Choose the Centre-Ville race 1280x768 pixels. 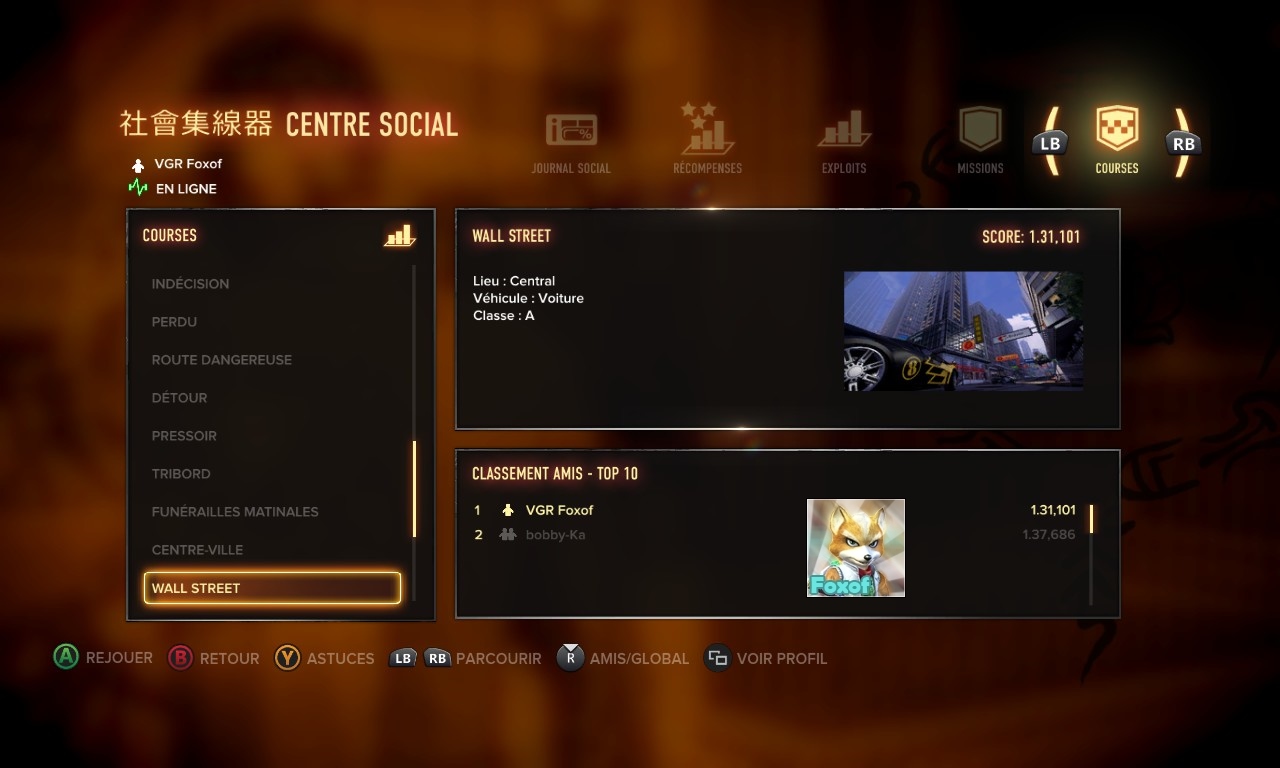[197, 550]
